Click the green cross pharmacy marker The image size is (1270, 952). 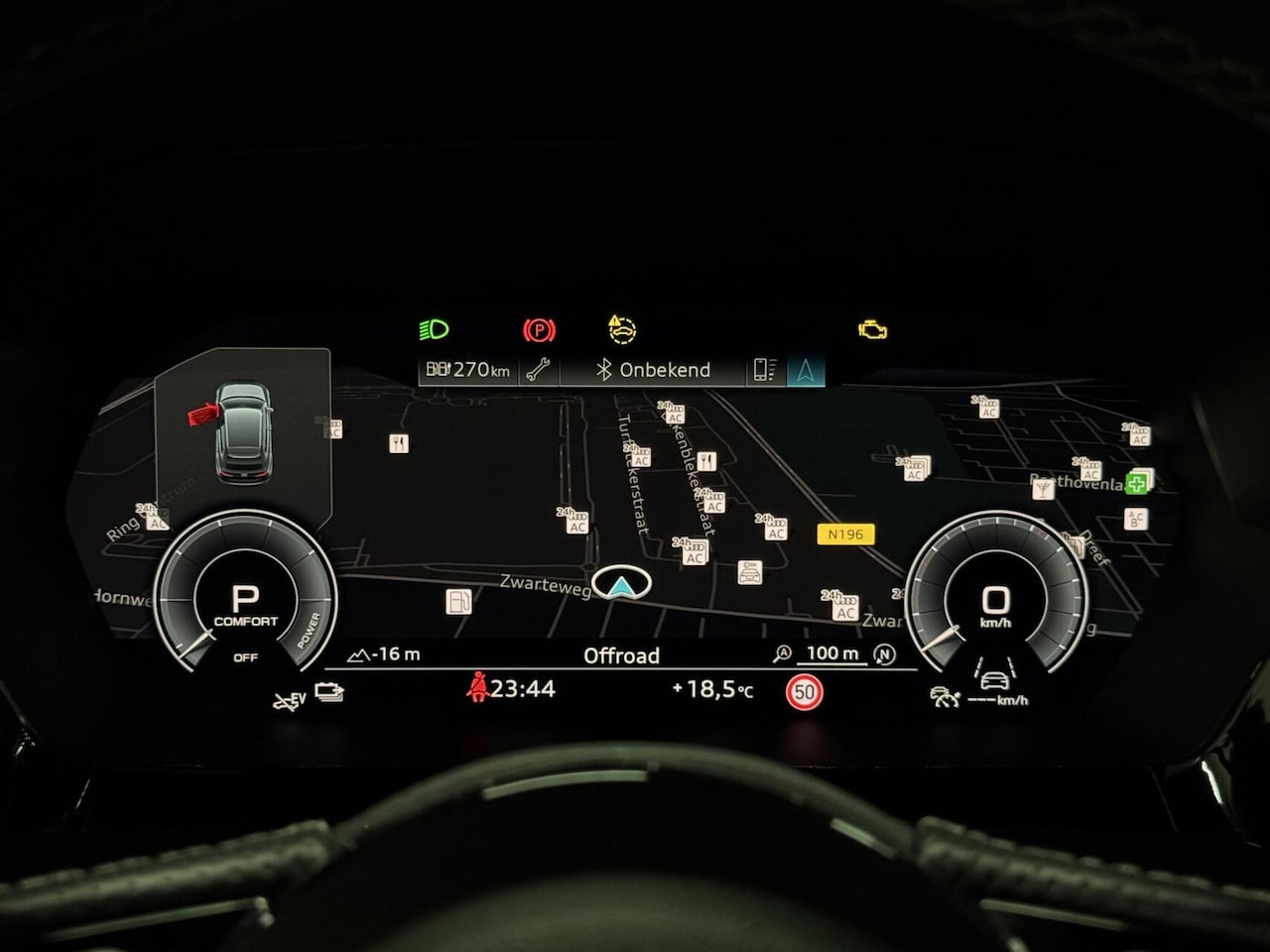tap(1137, 483)
